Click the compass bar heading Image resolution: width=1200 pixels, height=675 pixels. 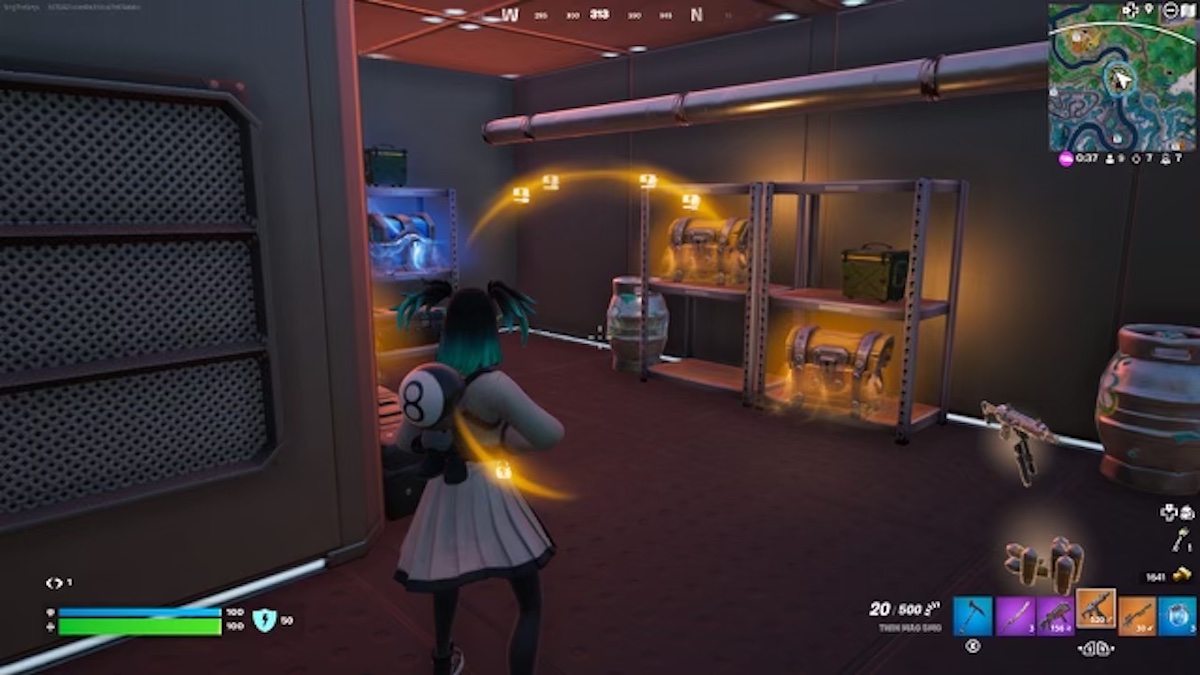(x=600, y=14)
